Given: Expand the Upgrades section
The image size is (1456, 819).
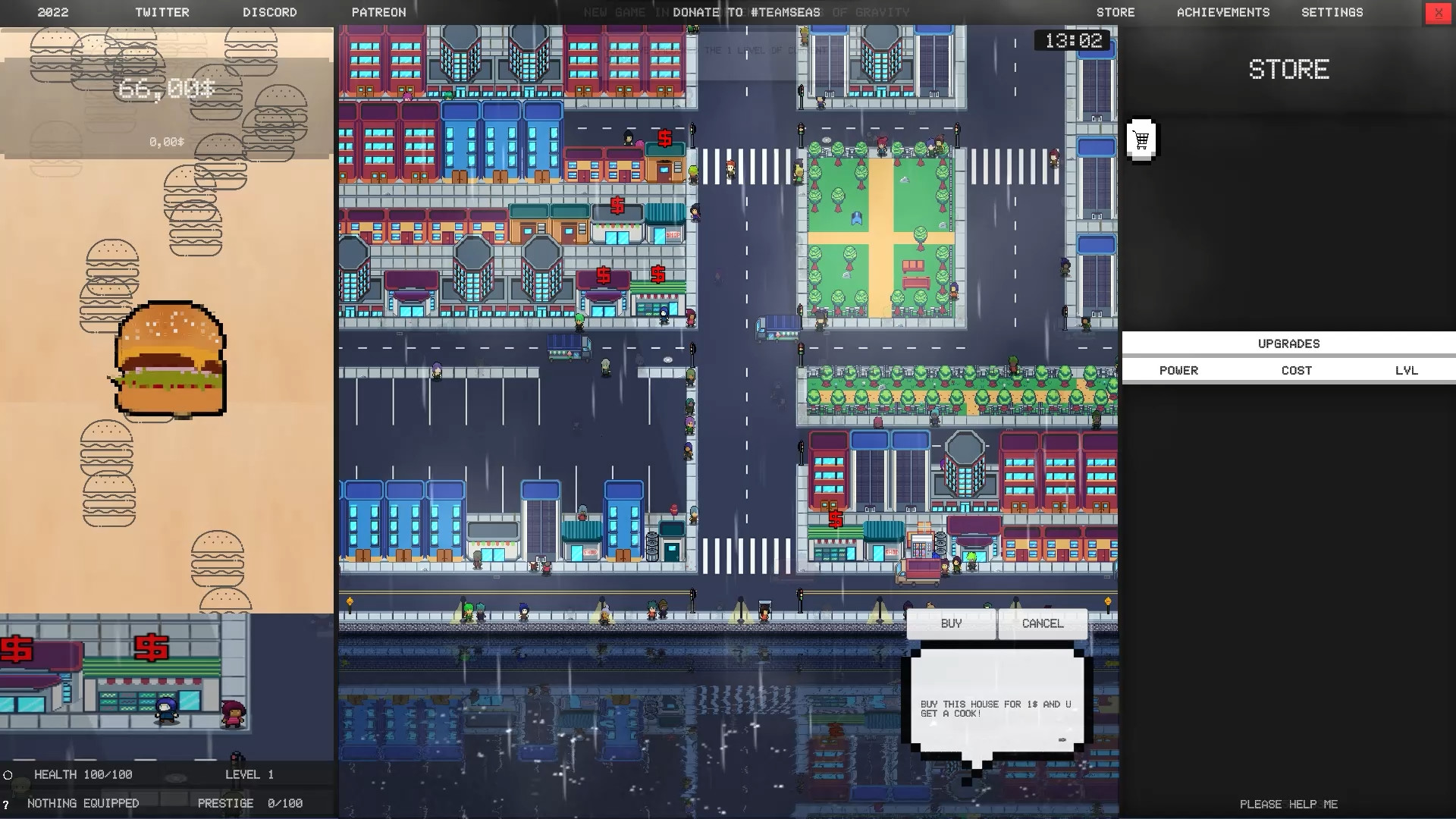Looking at the screenshot, I should point(1288,343).
